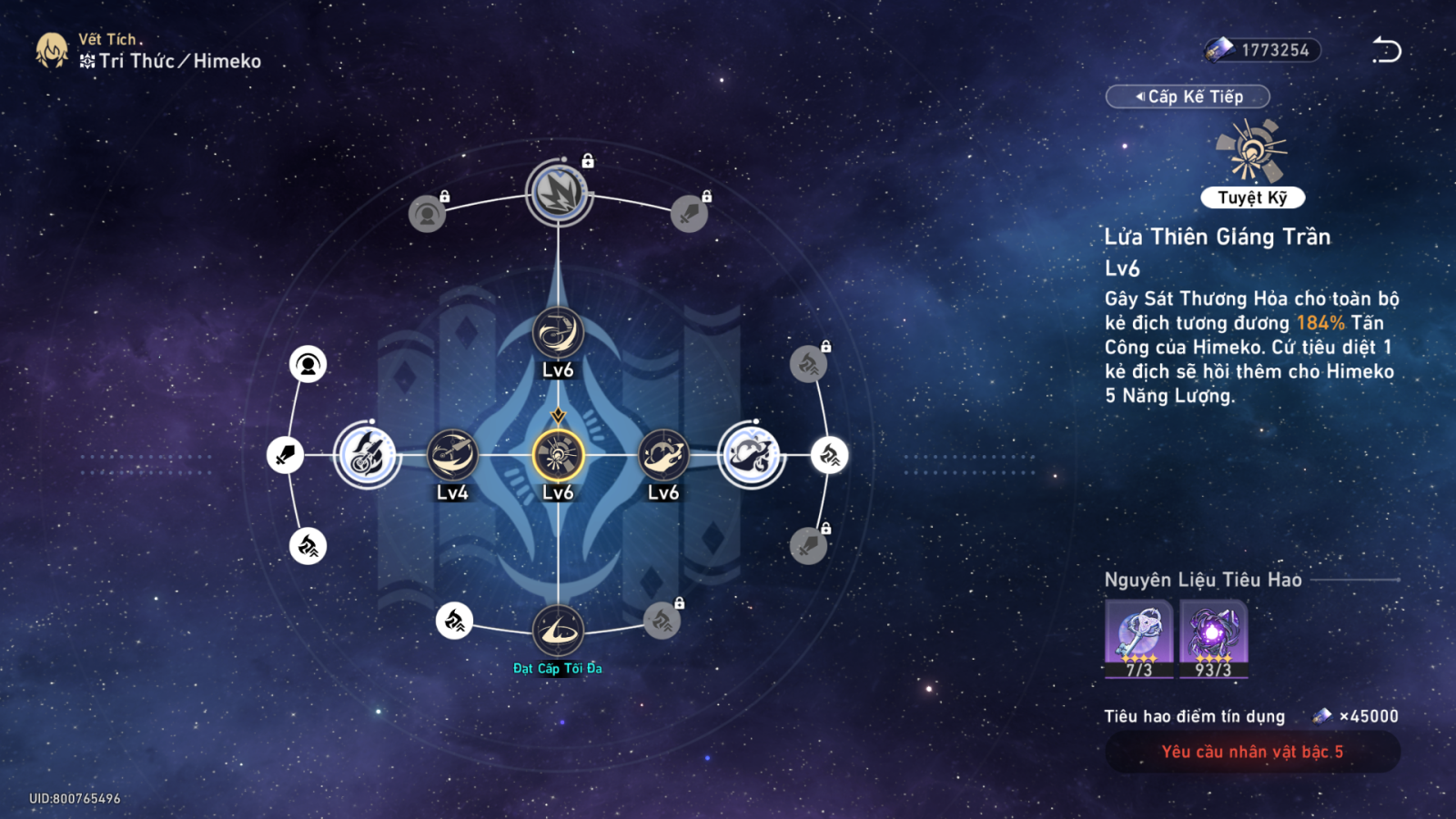Click Himeko's portrait icon beside Vết Tích
1456x819 pixels.
(52, 51)
